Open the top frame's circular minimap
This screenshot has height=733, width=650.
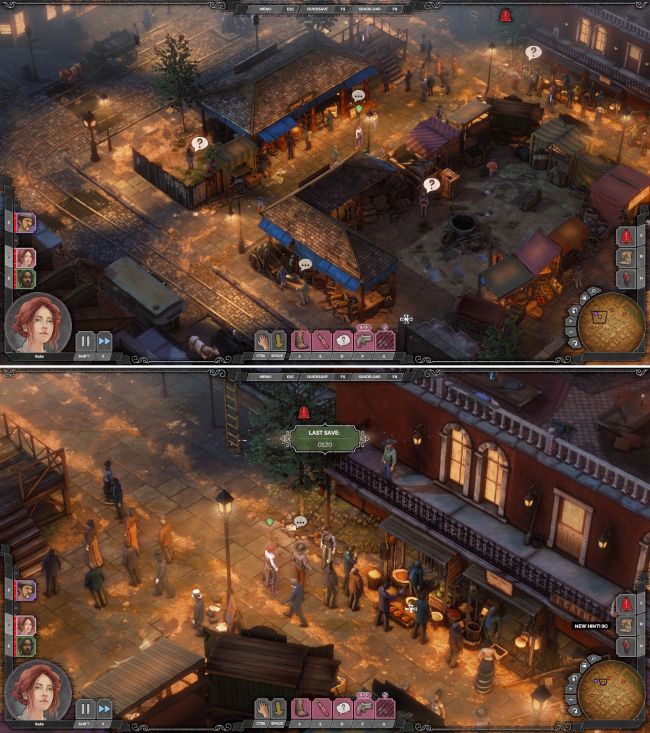tap(610, 324)
